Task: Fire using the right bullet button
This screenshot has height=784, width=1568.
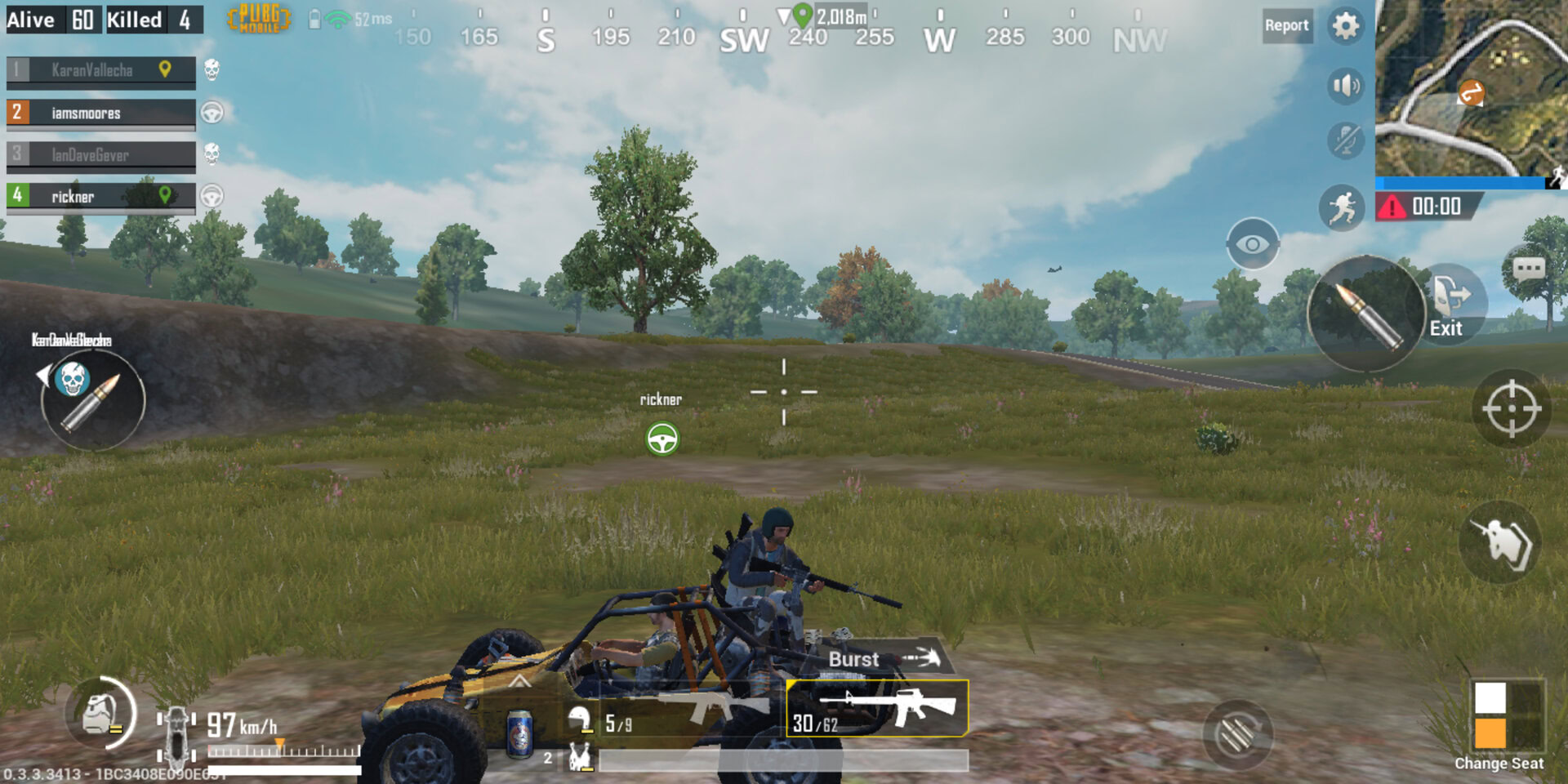Action: 1365,314
